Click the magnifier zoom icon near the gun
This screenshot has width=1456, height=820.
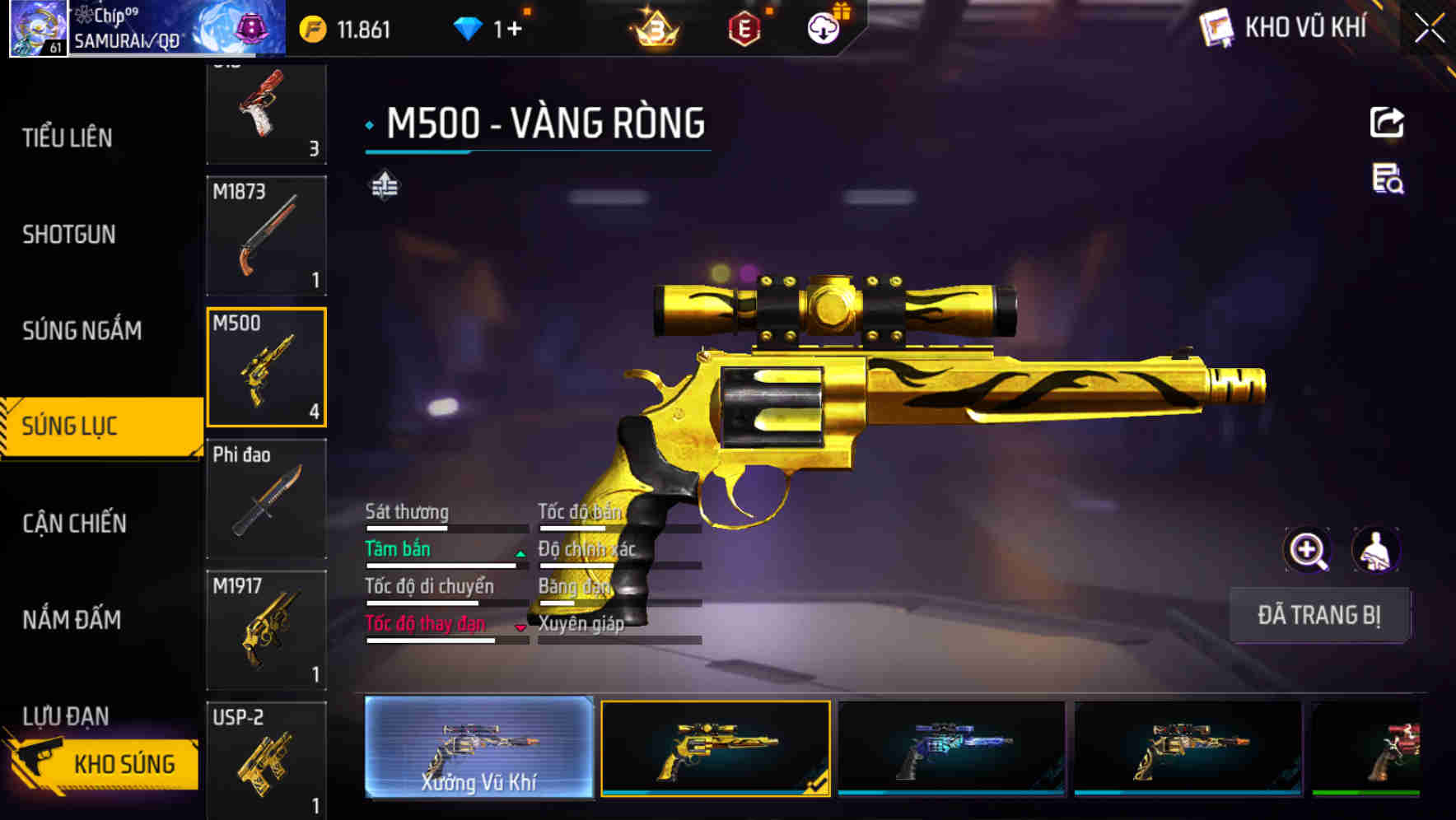(1309, 550)
